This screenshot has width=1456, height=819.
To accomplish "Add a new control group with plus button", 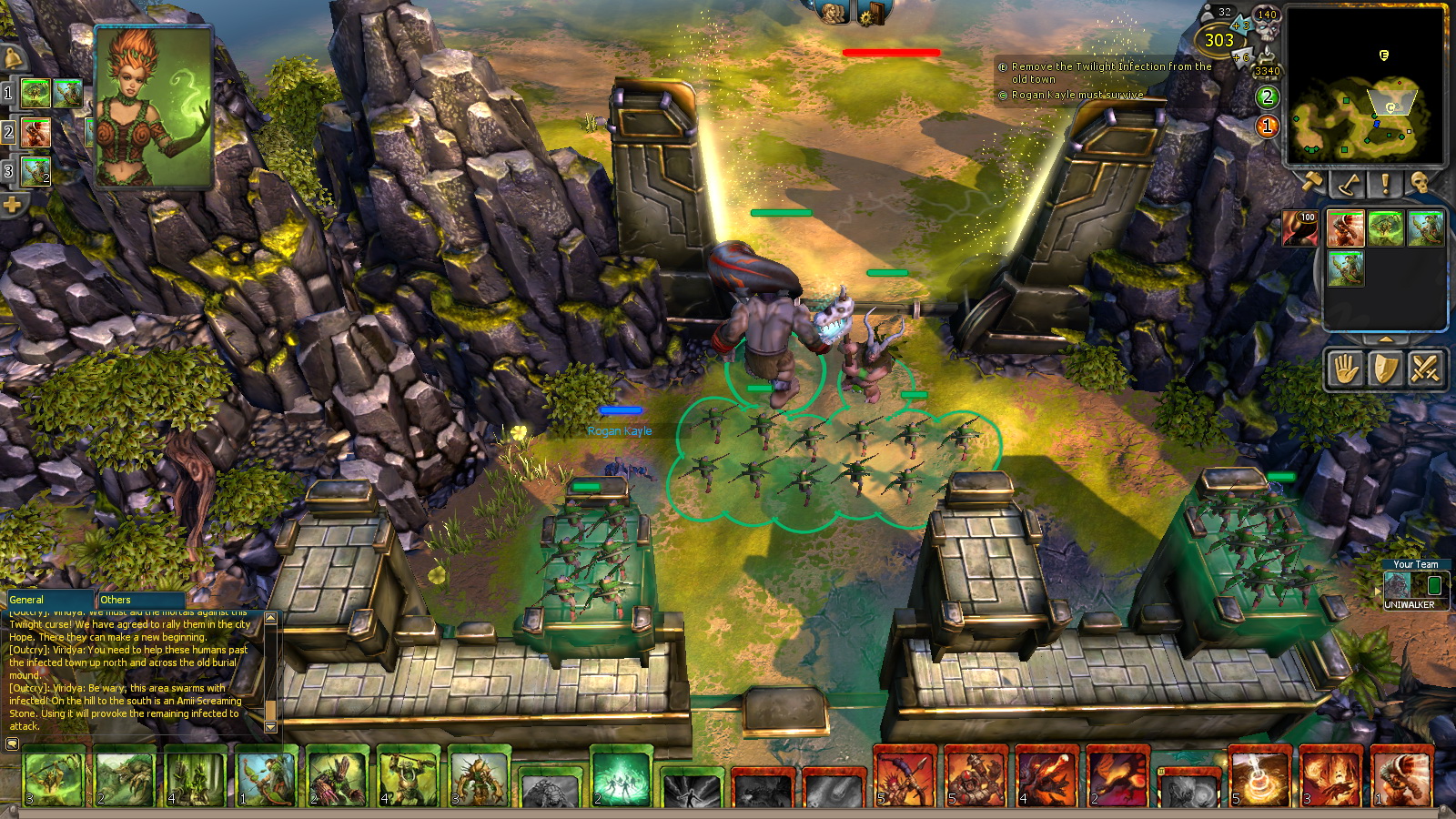I will tap(12, 205).
